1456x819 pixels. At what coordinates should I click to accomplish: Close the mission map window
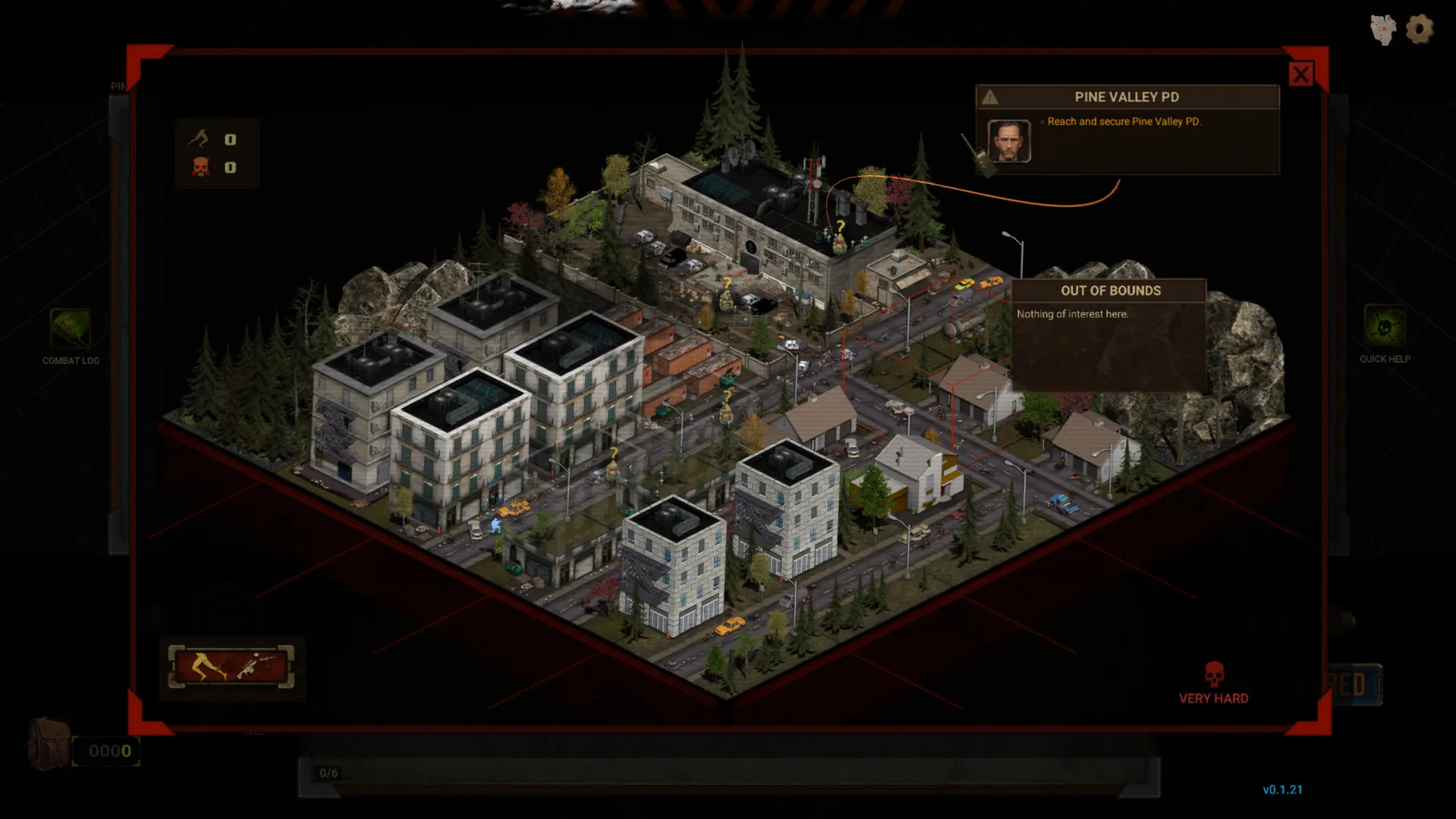coord(1300,74)
